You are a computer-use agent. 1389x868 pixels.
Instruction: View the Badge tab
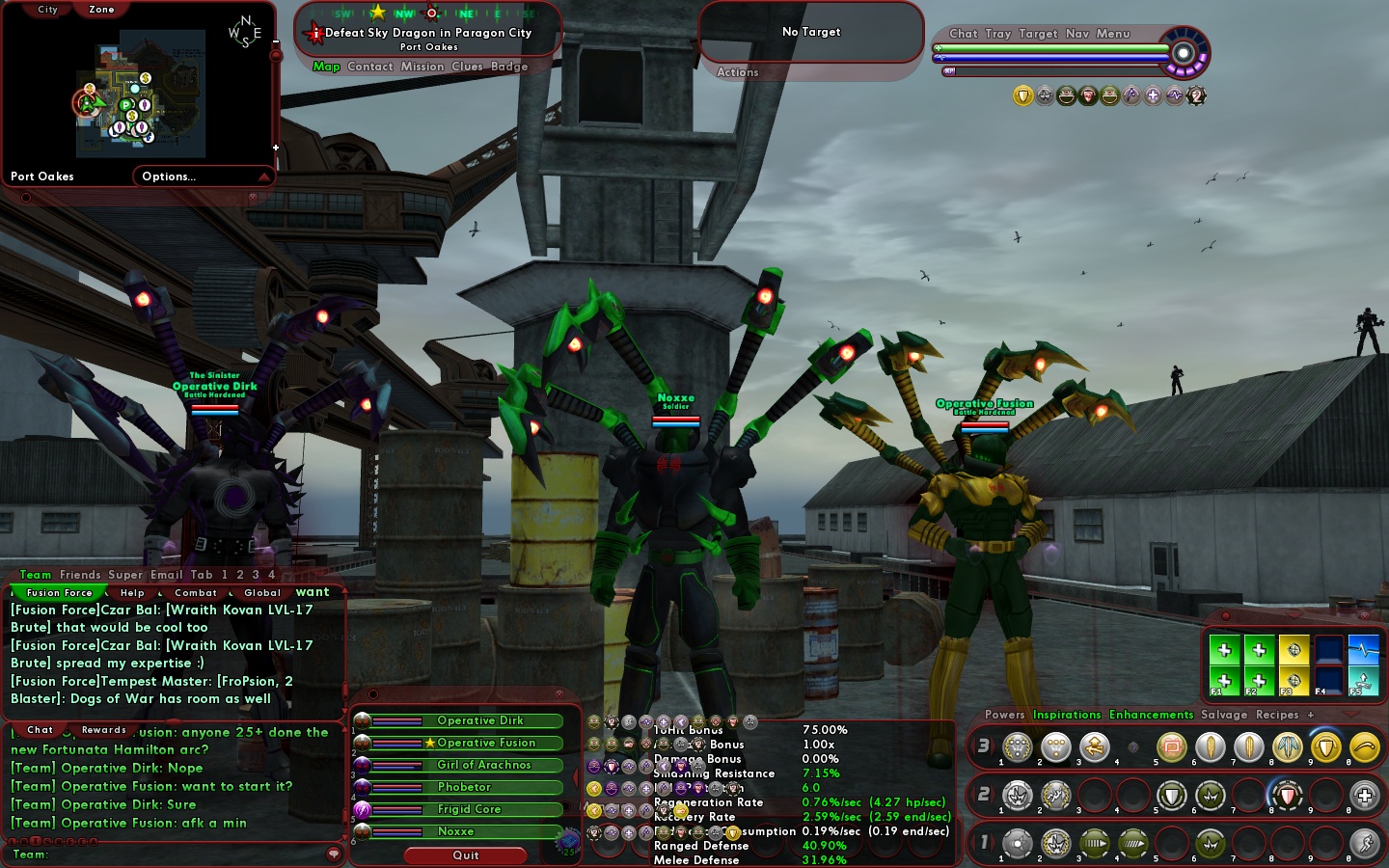point(508,67)
